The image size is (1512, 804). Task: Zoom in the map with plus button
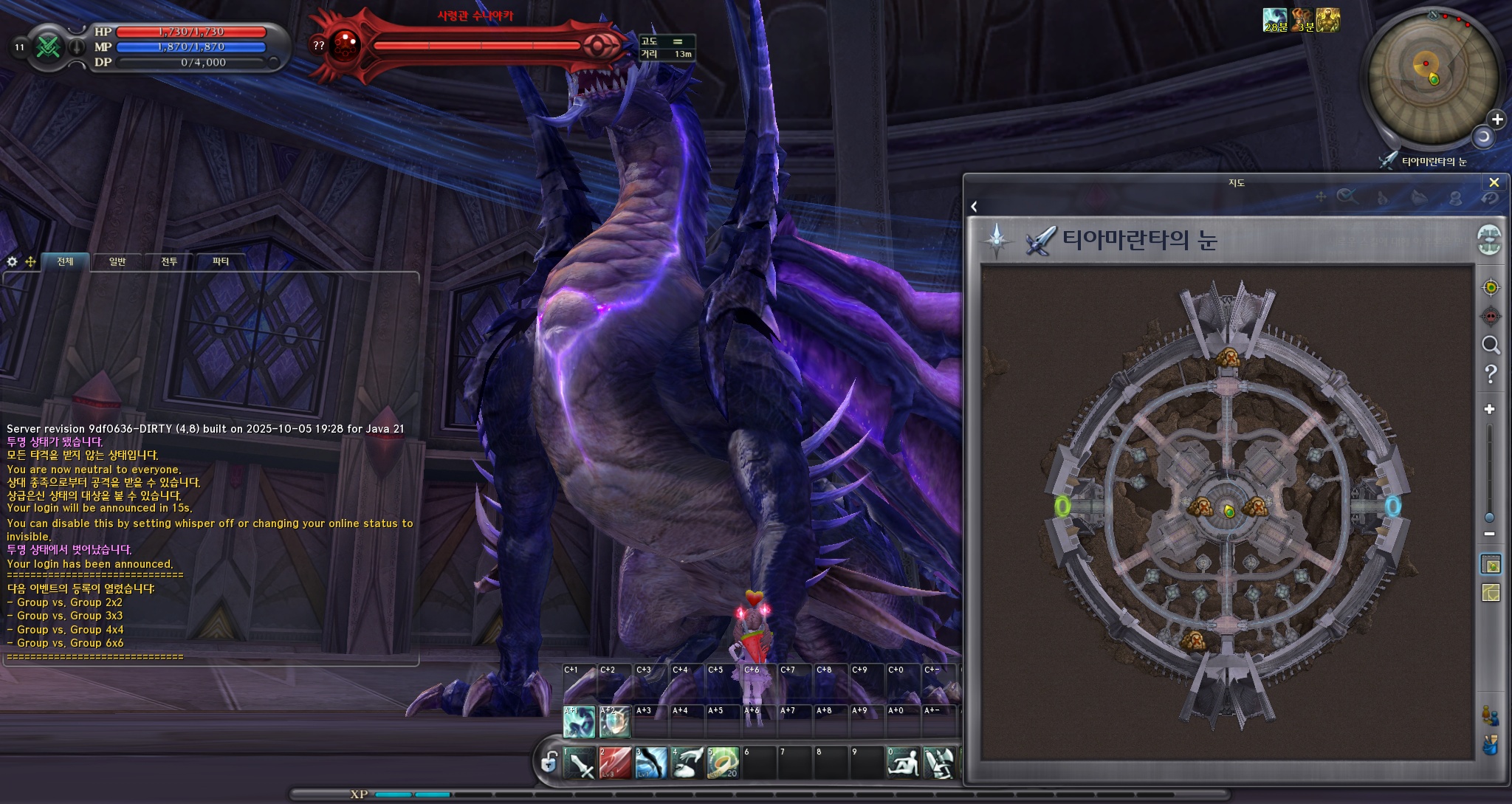(1490, 409)
